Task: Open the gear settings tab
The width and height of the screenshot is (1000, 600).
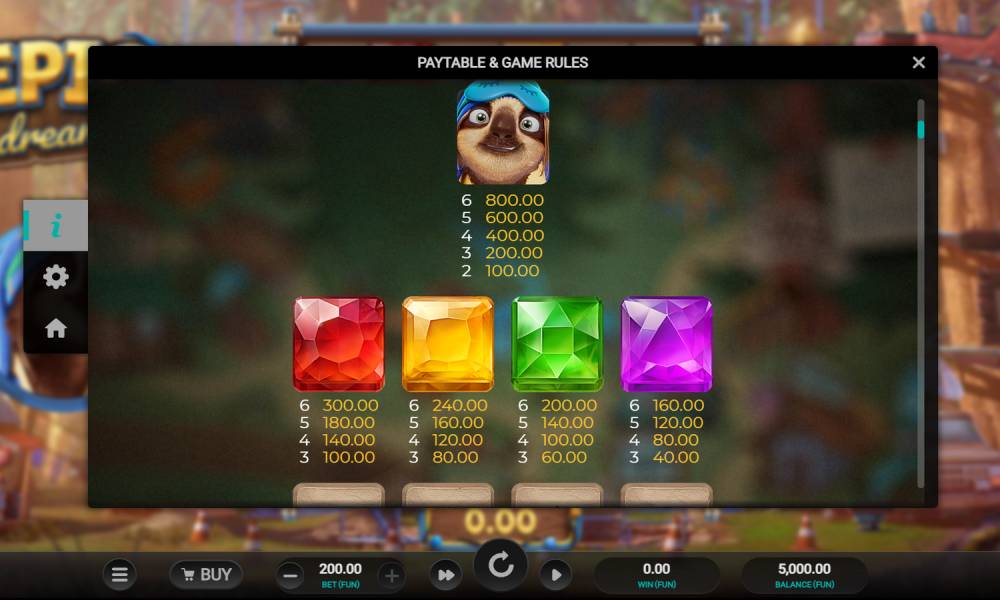Action: tap(56, 277)
